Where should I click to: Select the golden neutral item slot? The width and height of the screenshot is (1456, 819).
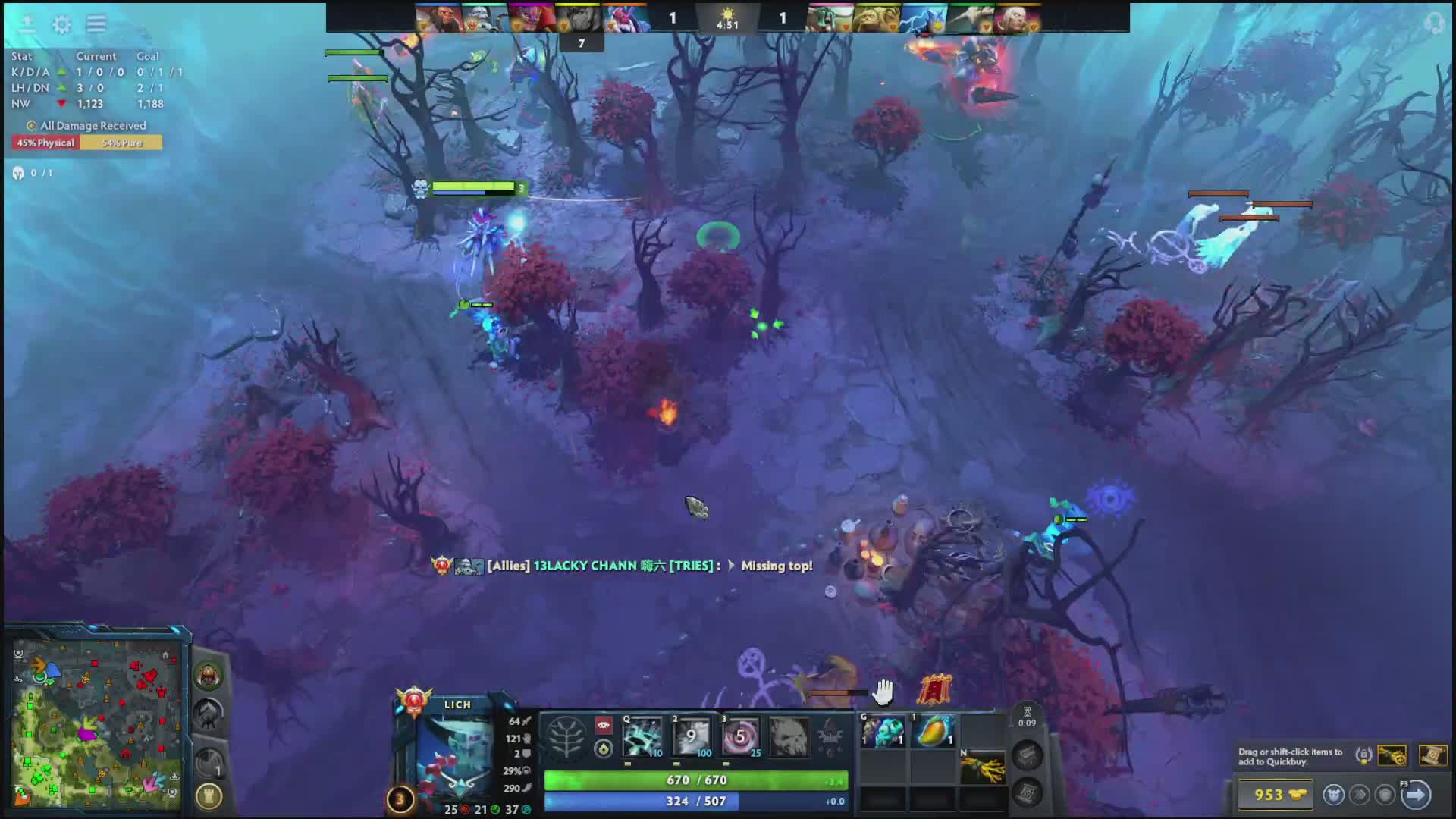[x=983, y=769]
